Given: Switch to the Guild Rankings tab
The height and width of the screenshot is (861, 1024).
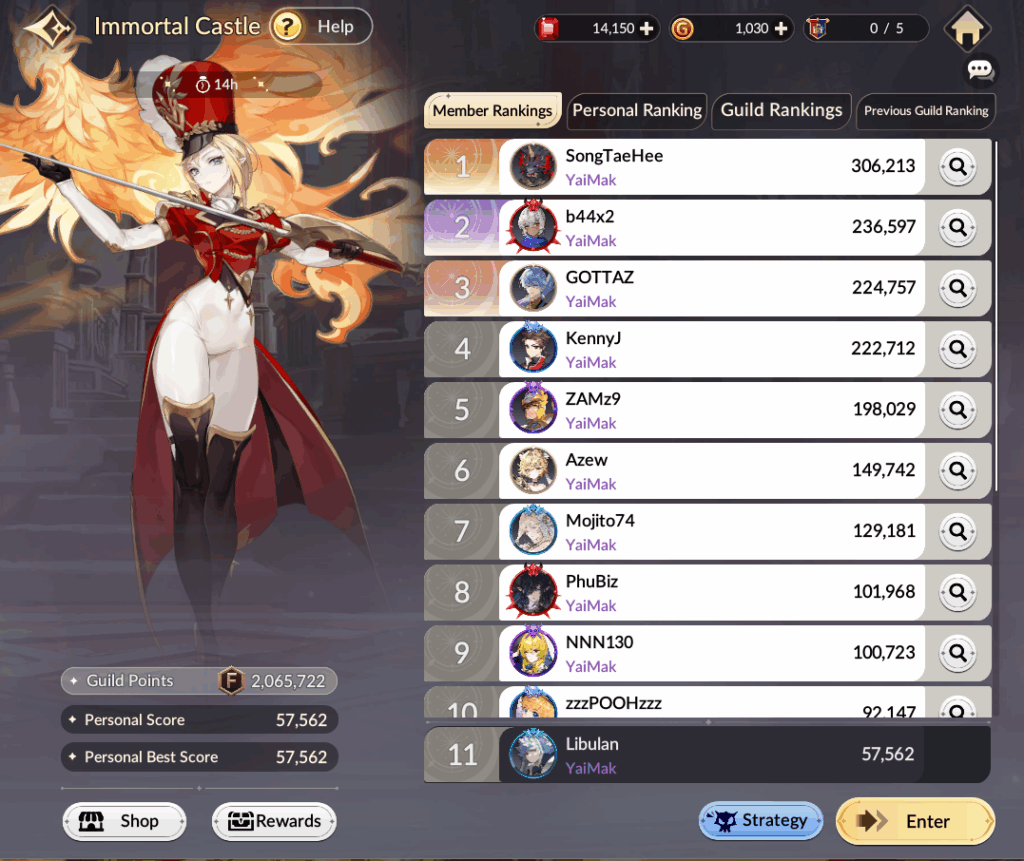Looking at the screenshot, I should coord(781,110).
